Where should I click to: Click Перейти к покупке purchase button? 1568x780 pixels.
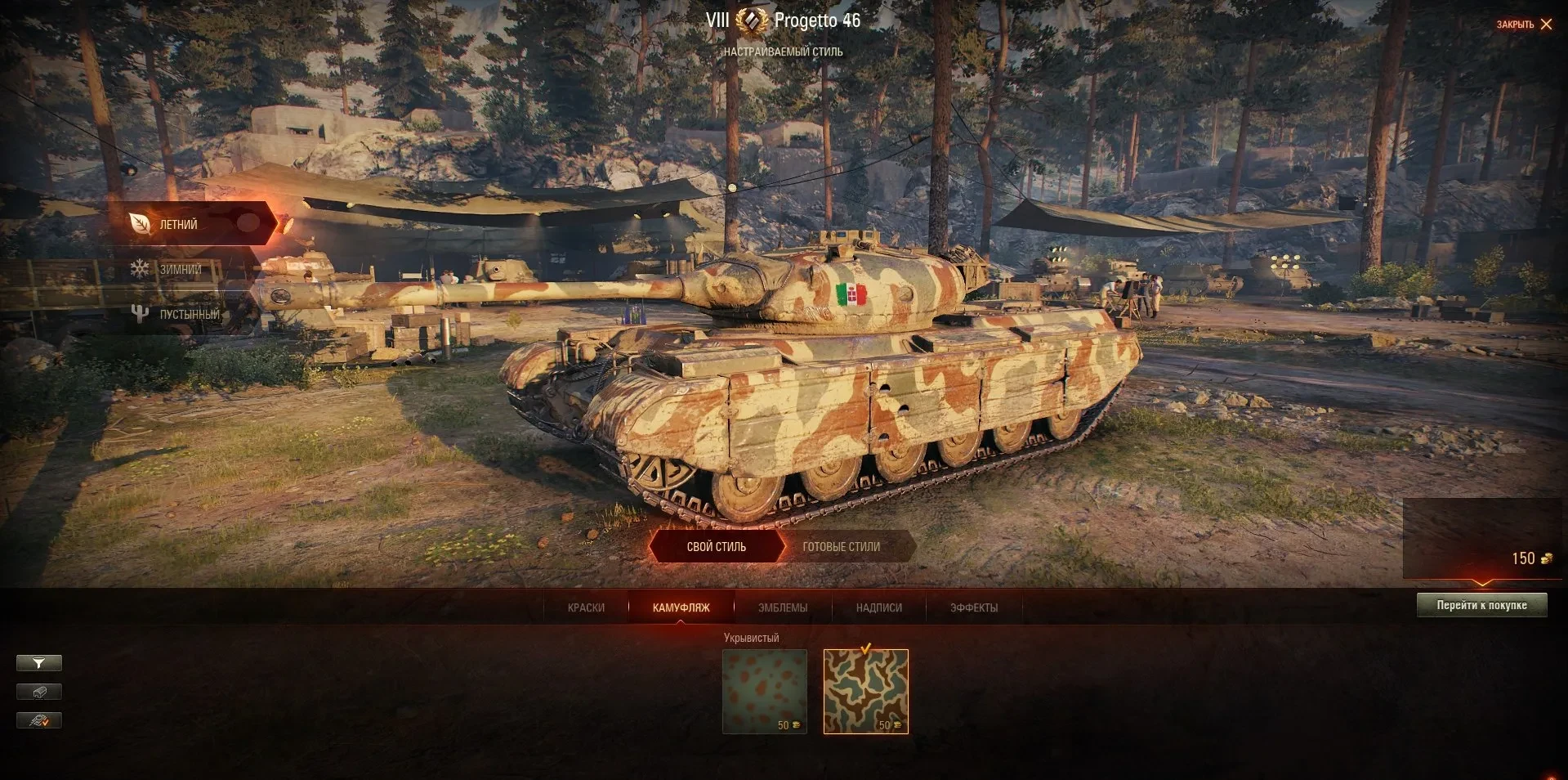[1481, 605]
